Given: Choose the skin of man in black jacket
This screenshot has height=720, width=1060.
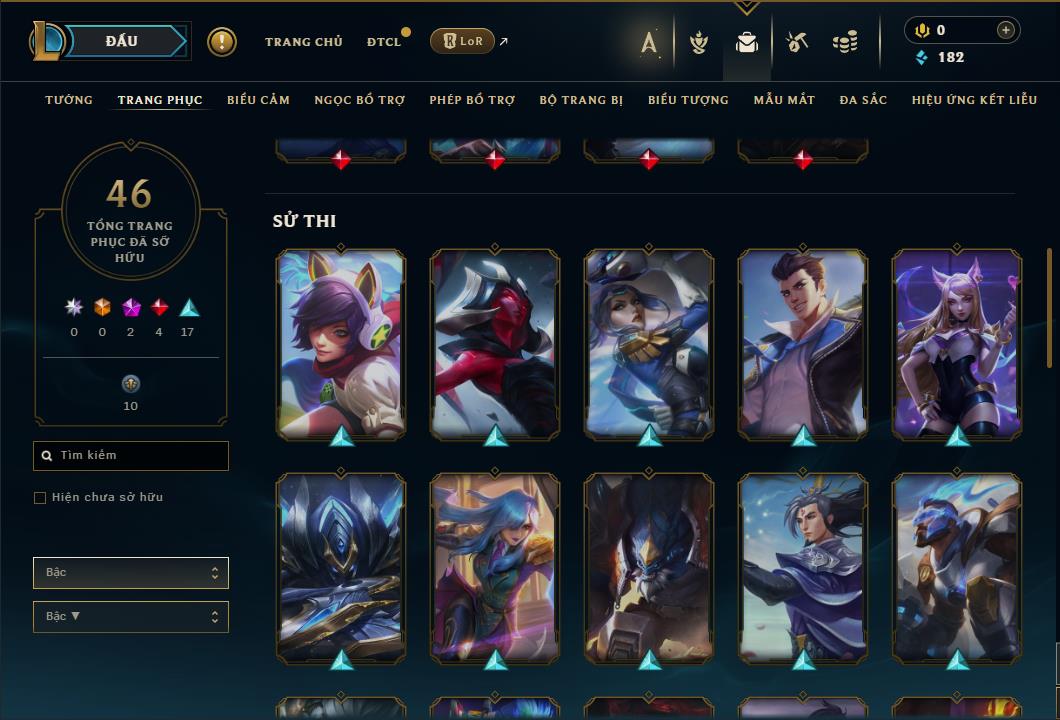Looking at the screenshot, I should (803, 343).
